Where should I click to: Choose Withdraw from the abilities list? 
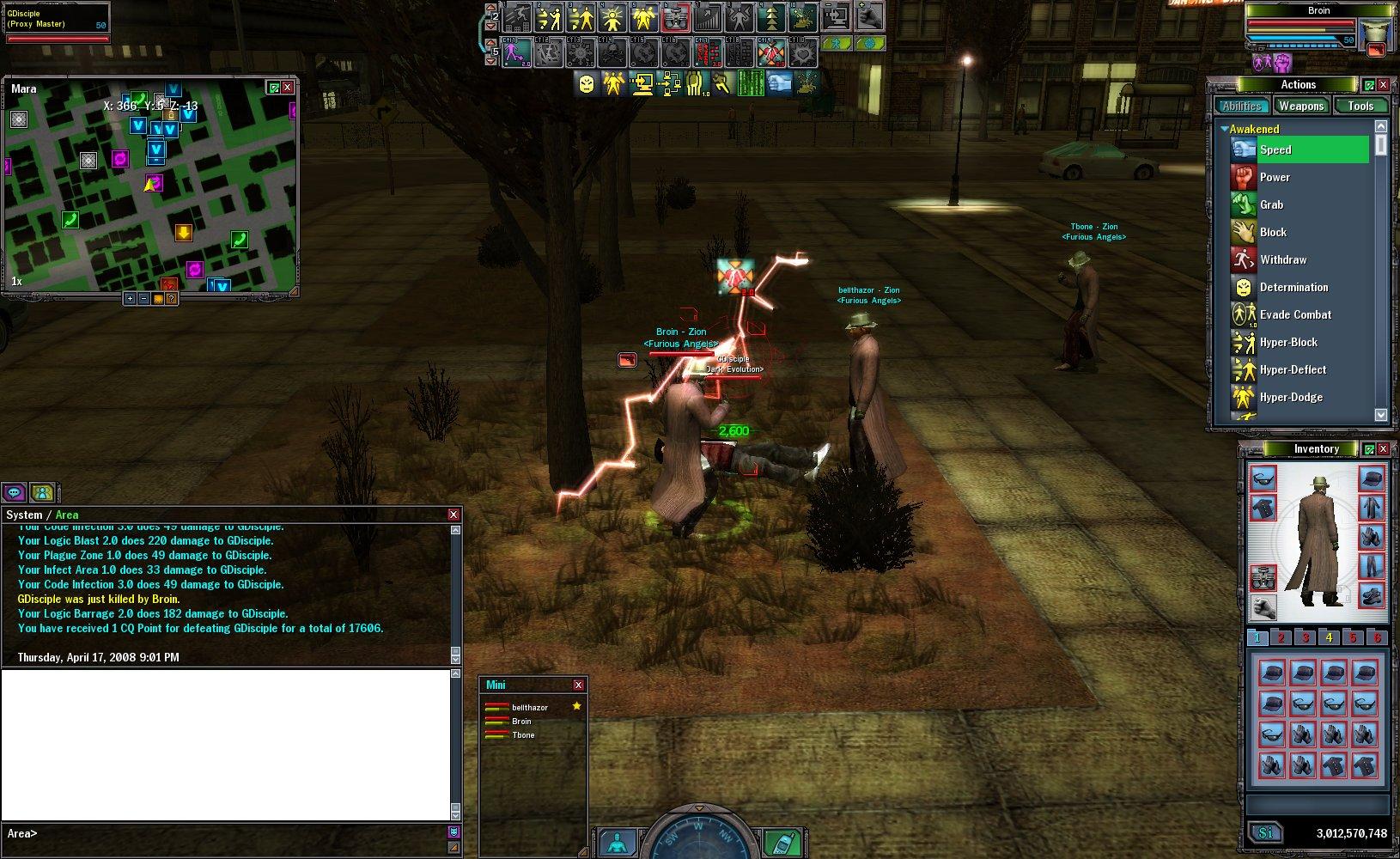pyautogui.click(x=1282, y=259)
